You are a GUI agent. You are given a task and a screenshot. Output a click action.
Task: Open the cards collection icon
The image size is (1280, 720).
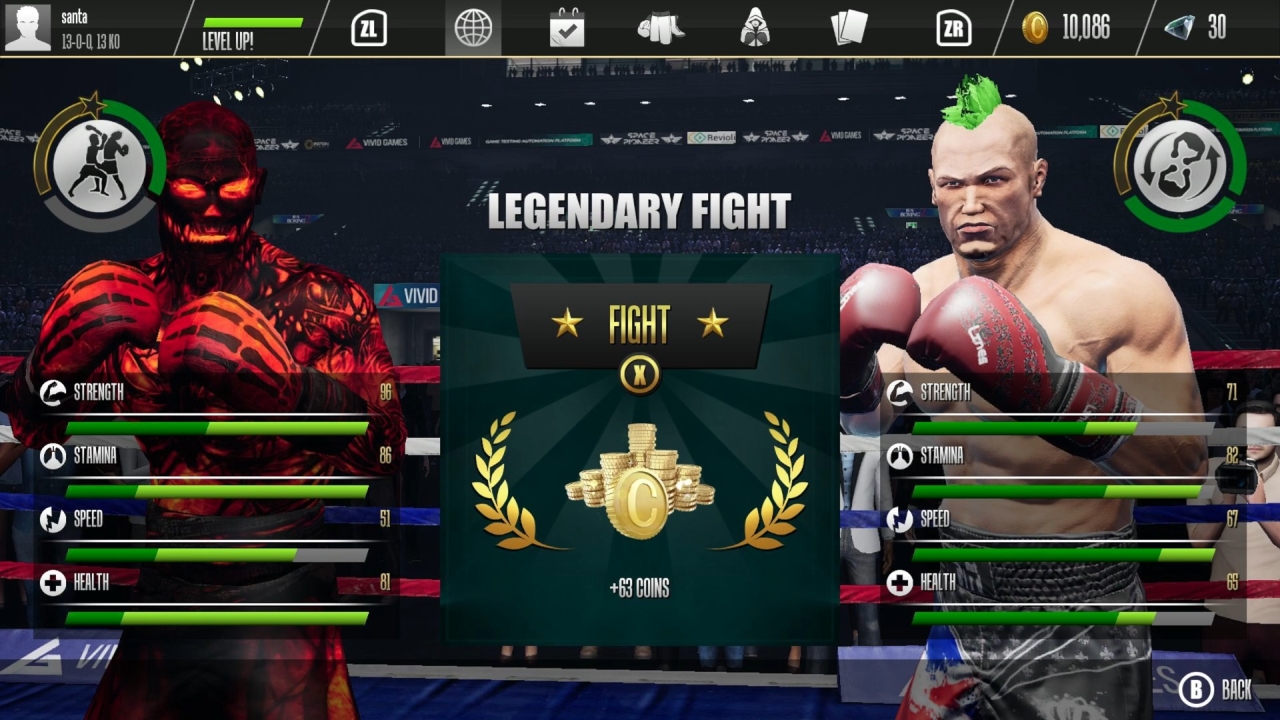(851, 28)
